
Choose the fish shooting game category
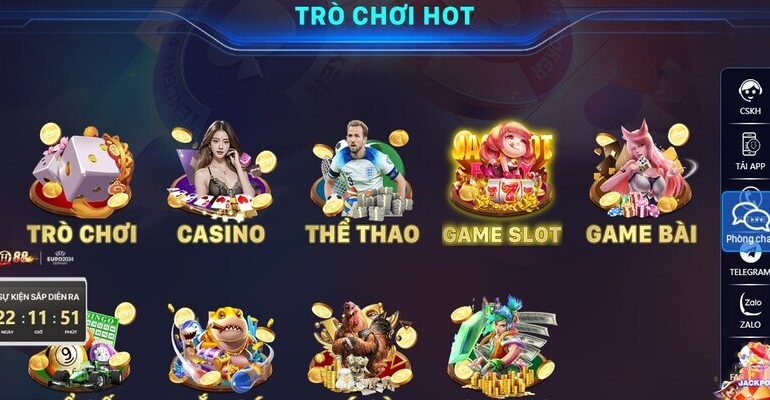tap(221, 345)
